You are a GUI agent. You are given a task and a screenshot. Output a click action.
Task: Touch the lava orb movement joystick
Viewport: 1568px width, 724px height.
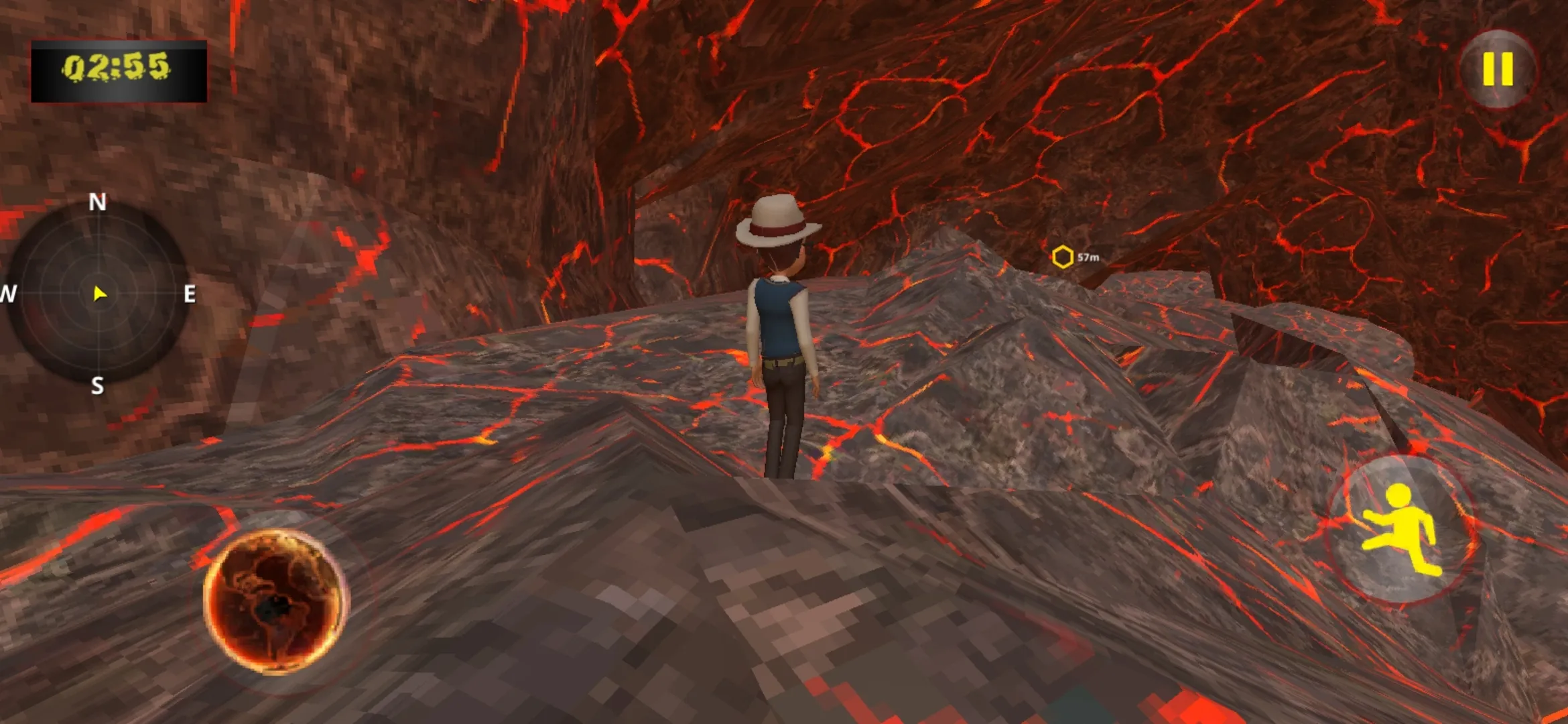(275, 600)
